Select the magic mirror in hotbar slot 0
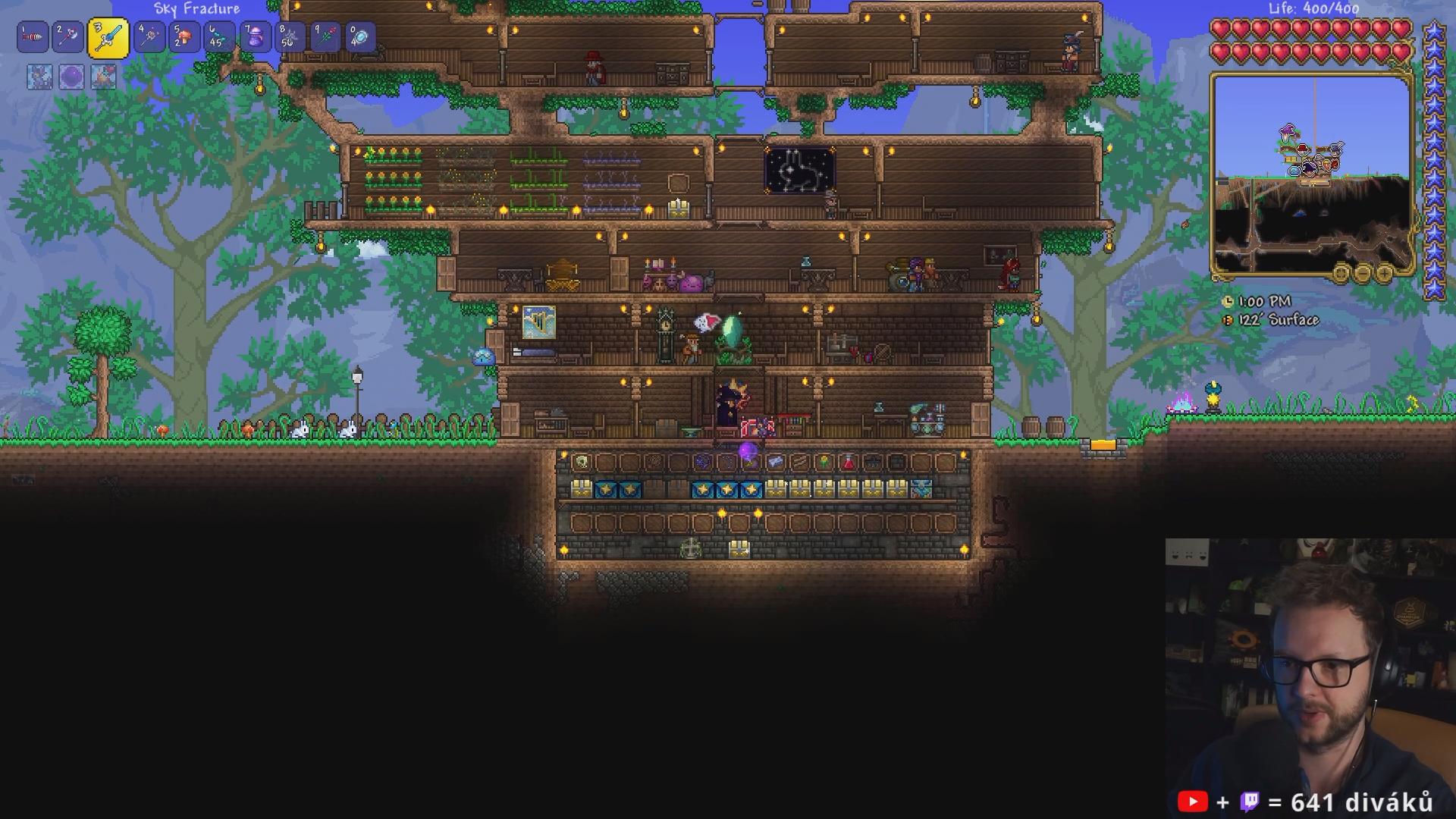The width and height of the screenshot is (1456, 819). (x=360, y=37)
